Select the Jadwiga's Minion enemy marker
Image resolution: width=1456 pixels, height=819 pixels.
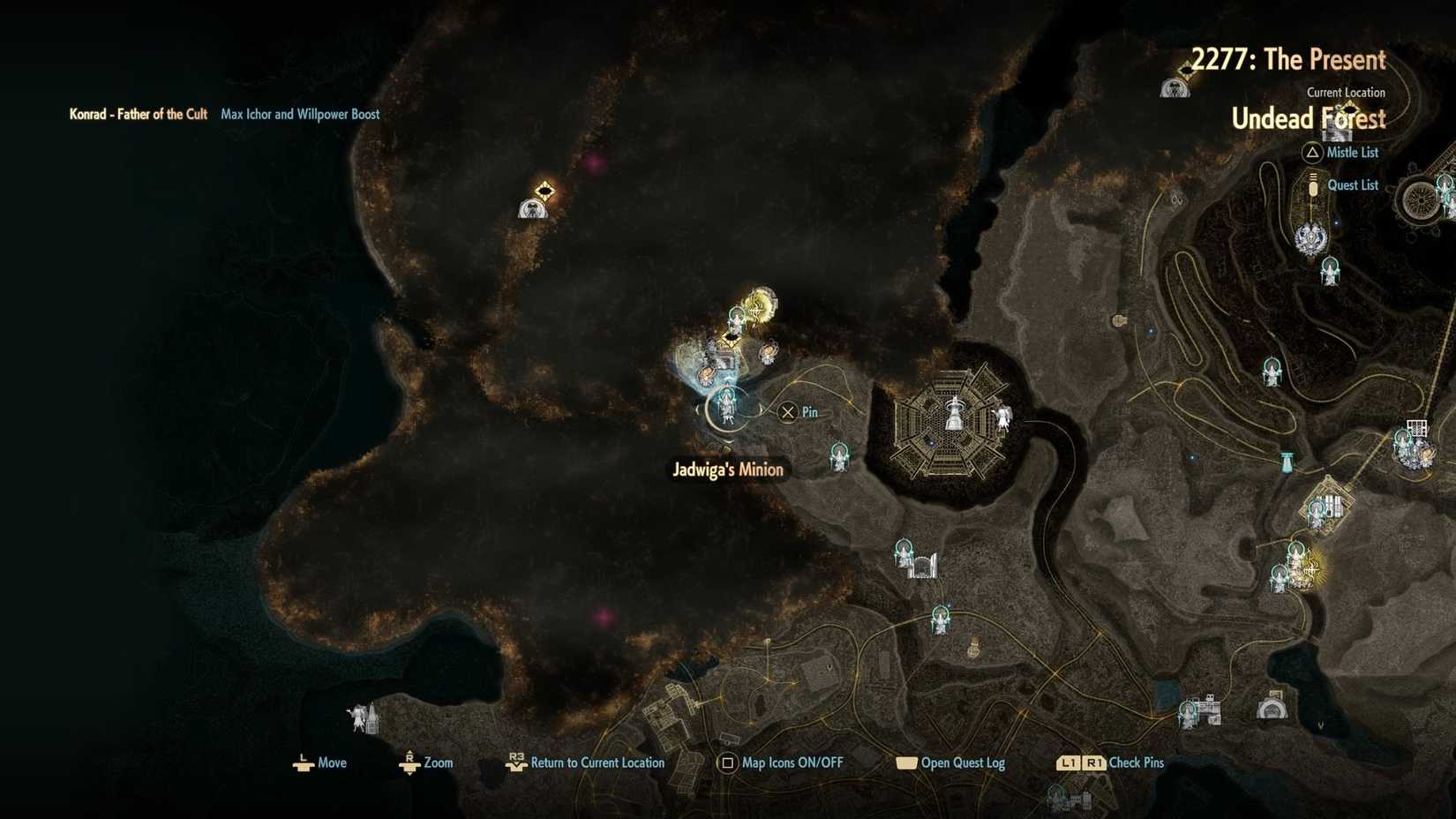726,408
